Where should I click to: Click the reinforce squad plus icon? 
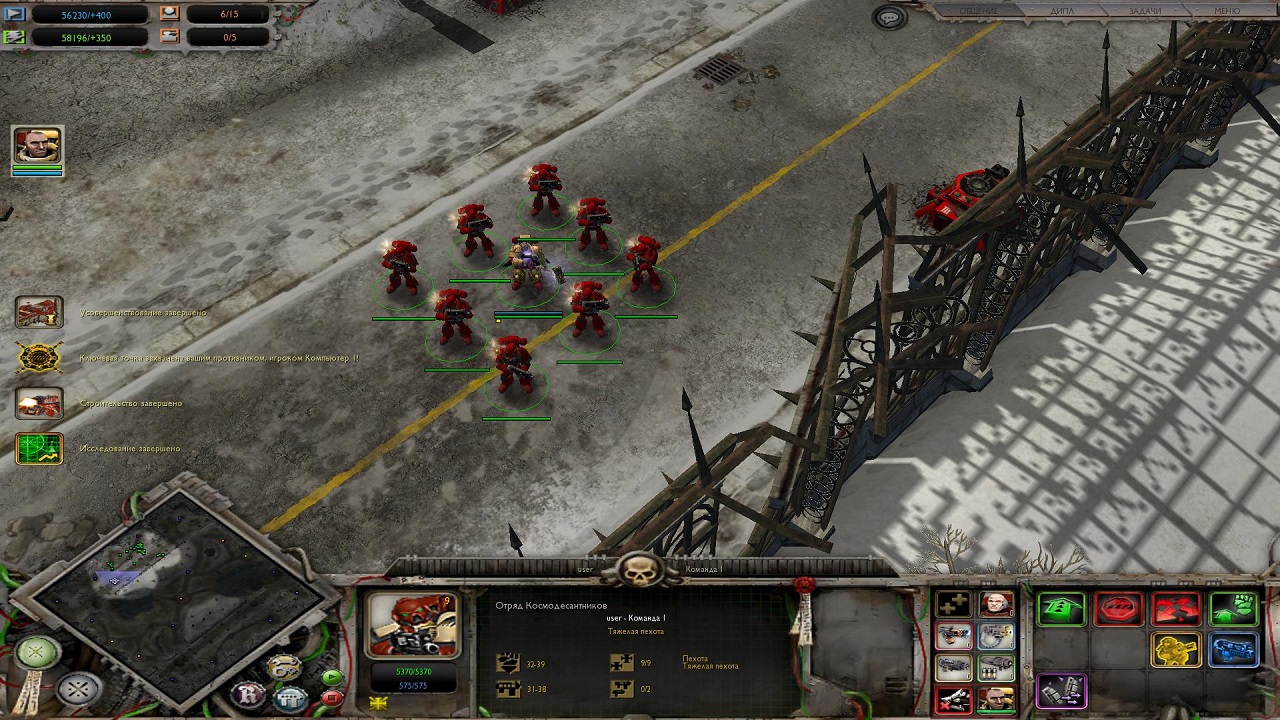click(954, 605)
